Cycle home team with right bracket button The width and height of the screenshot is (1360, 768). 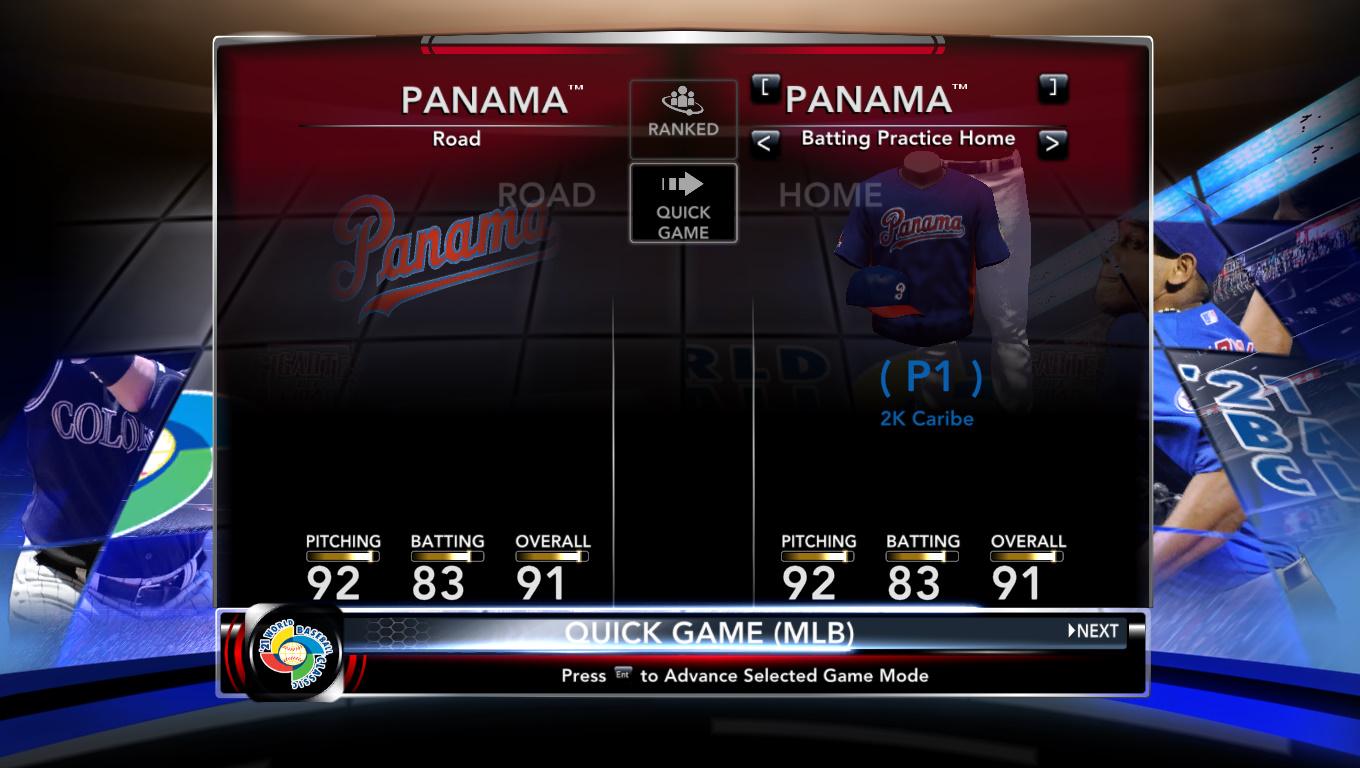[1052, 88]
